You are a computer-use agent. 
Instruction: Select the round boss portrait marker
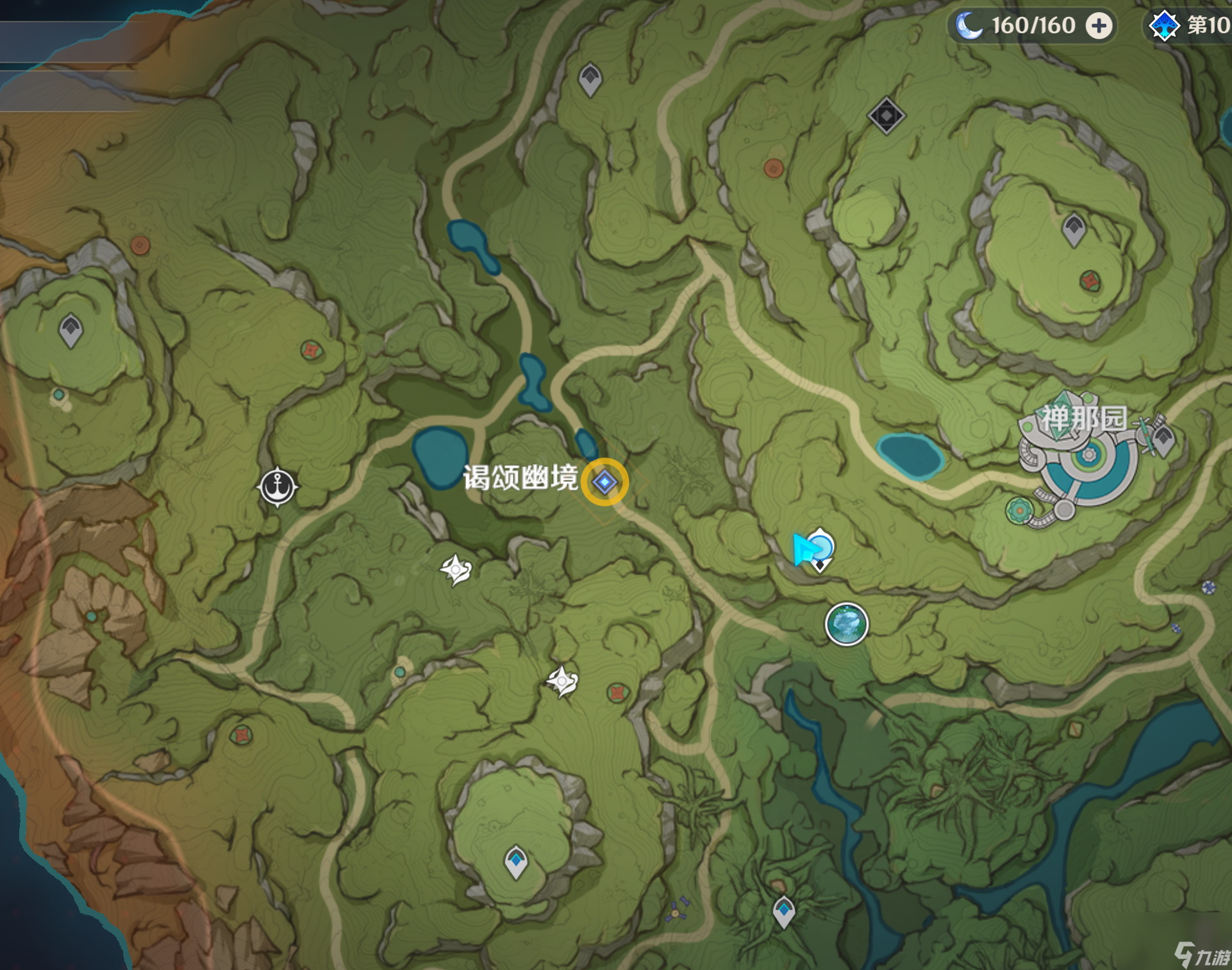click(846, 624)
